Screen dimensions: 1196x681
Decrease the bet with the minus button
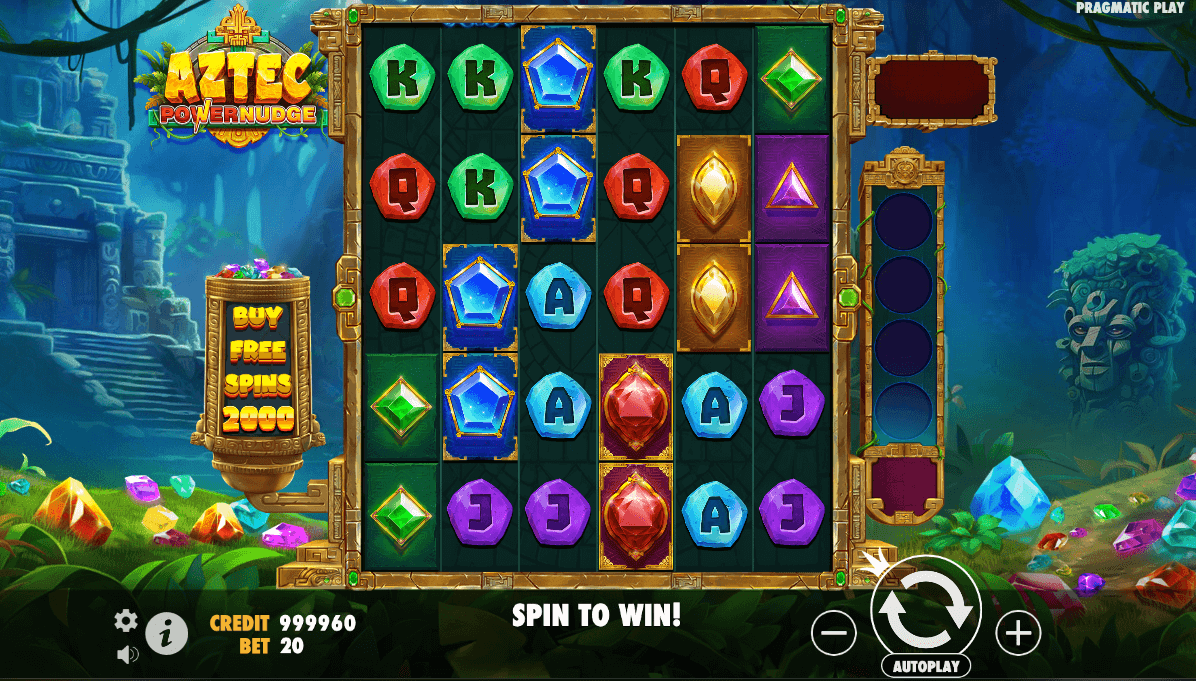pyautogui.click(x=834, y=633)
